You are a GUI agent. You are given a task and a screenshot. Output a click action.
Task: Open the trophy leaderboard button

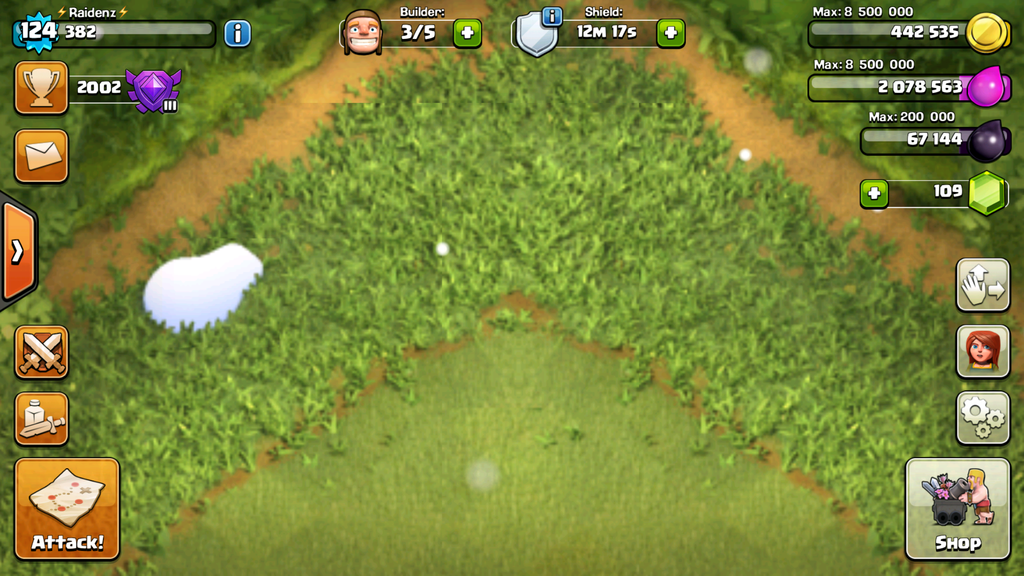[41, 88]
